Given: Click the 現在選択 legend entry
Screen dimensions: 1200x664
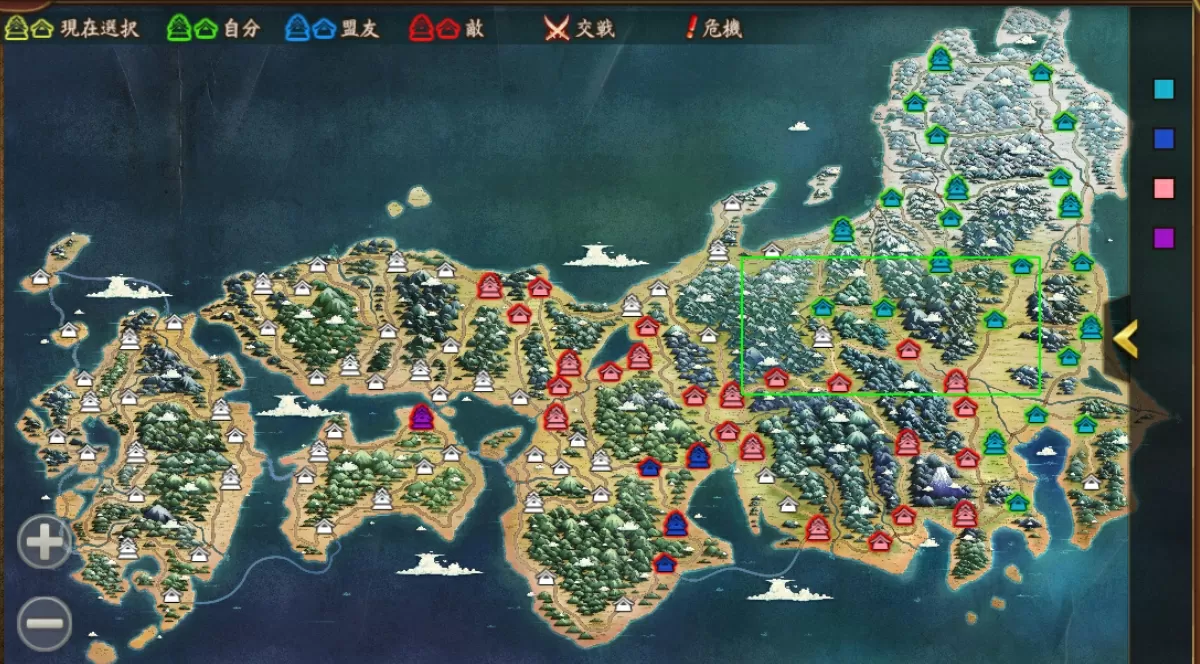Looking at the screenshot, I should pos(70,29).
